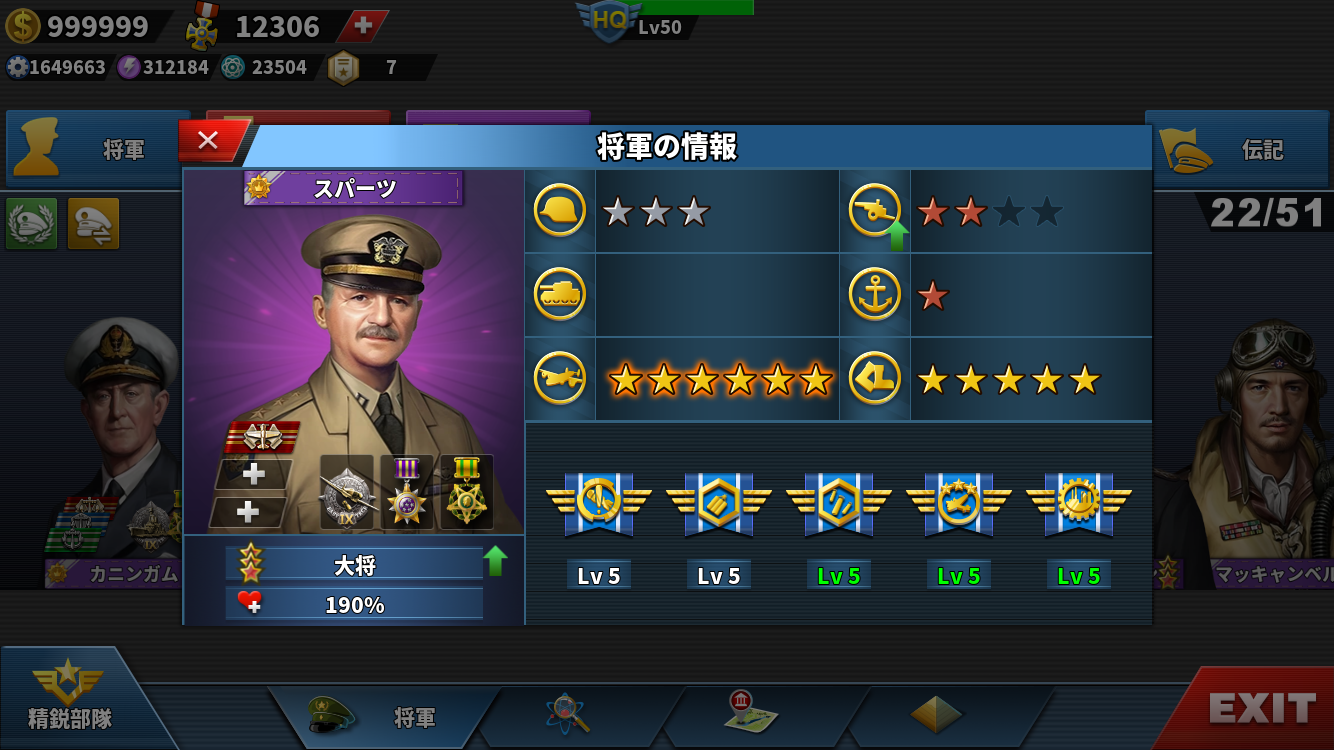The image size is (1334, 750).
Task: Open the top-left 将軍 header tab
Action: 98,150
